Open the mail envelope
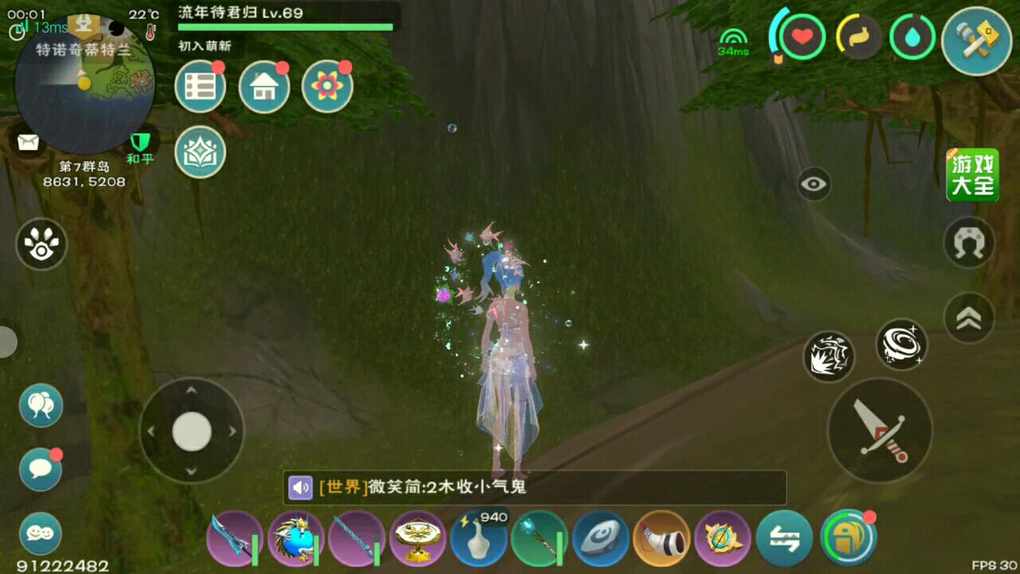 coord(27,141)
